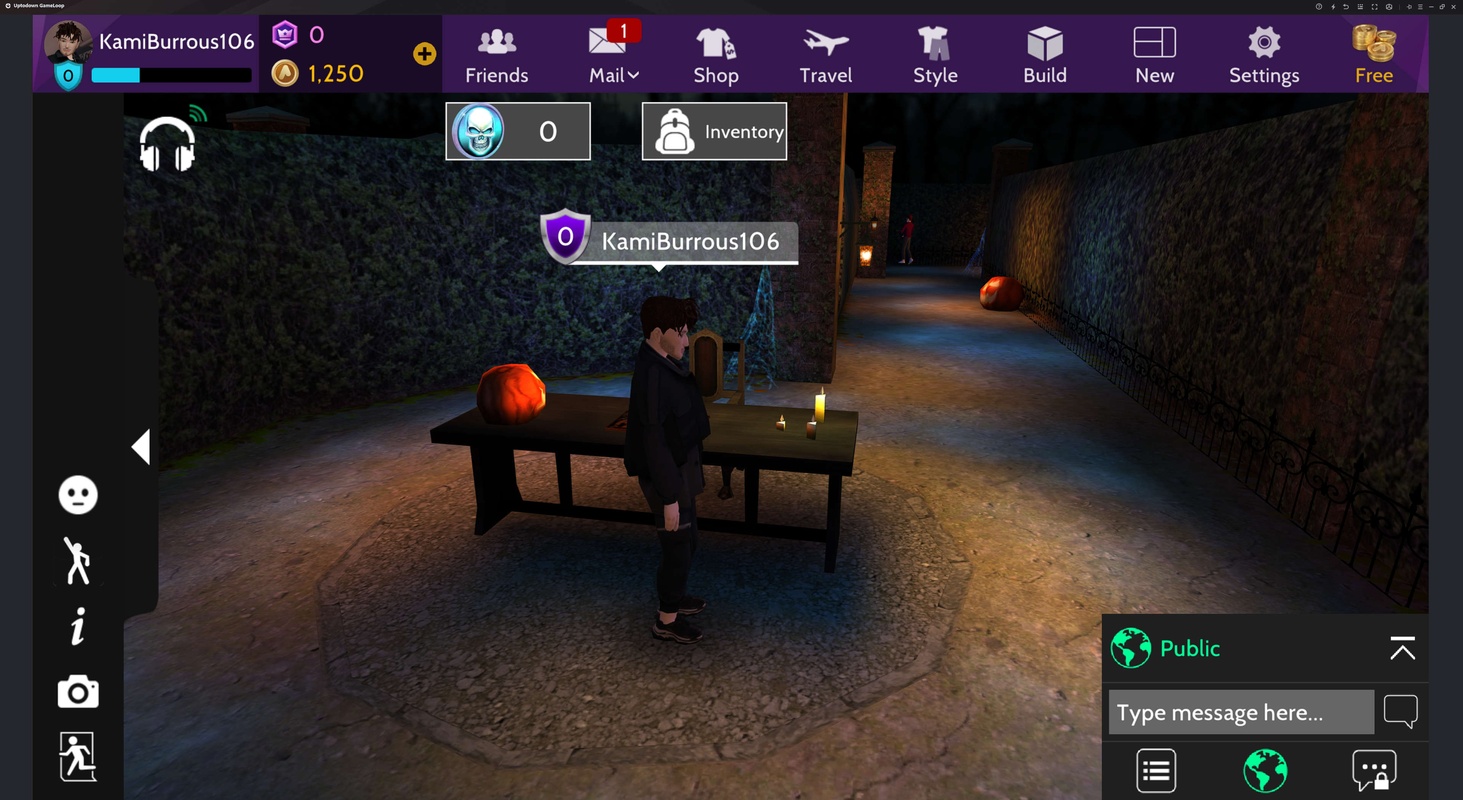The image size is (1463, 800).
Task: Show the New items panel
Action: click(x=1154, y=56)
